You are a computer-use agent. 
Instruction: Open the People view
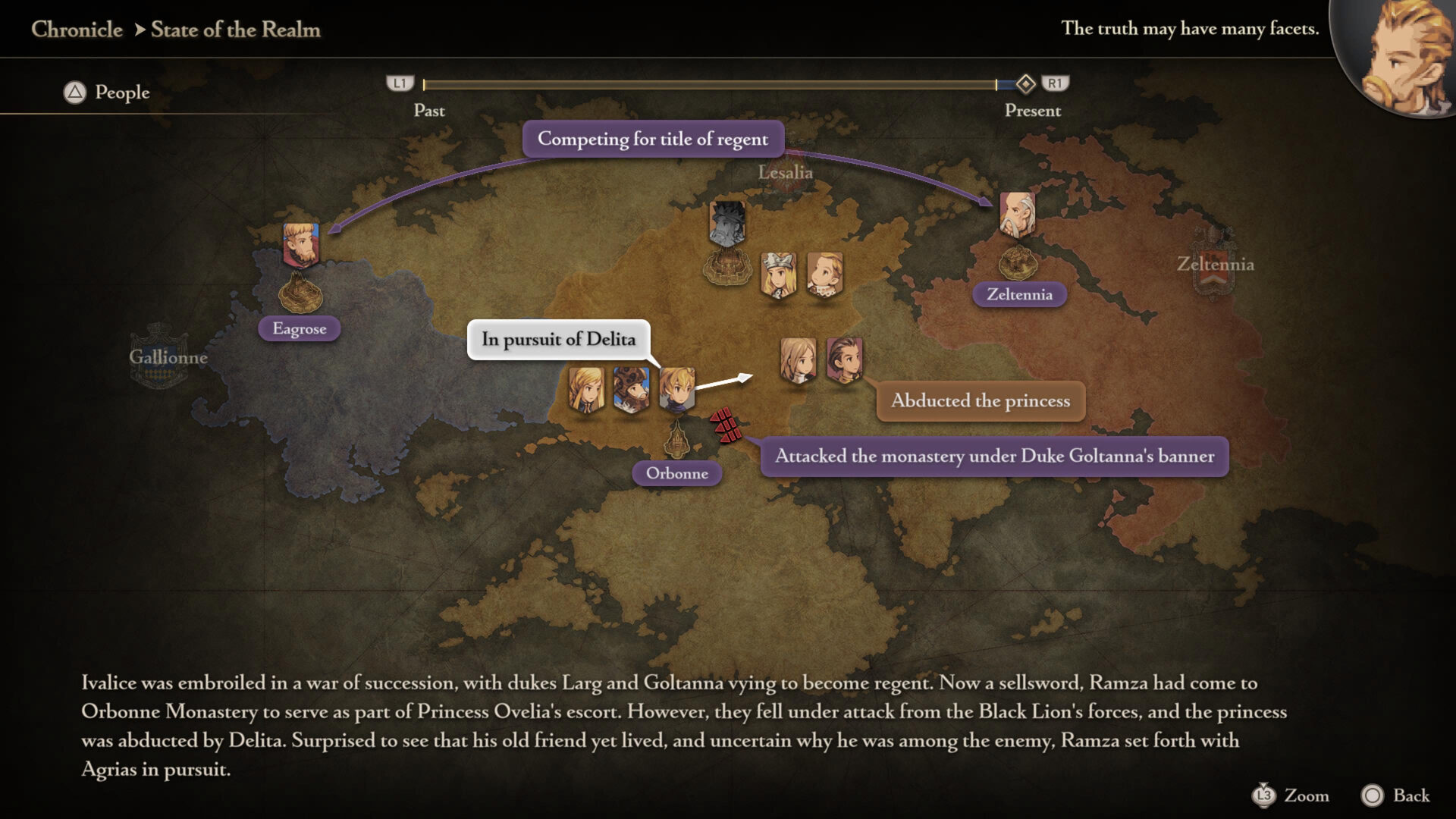(107, 93)
